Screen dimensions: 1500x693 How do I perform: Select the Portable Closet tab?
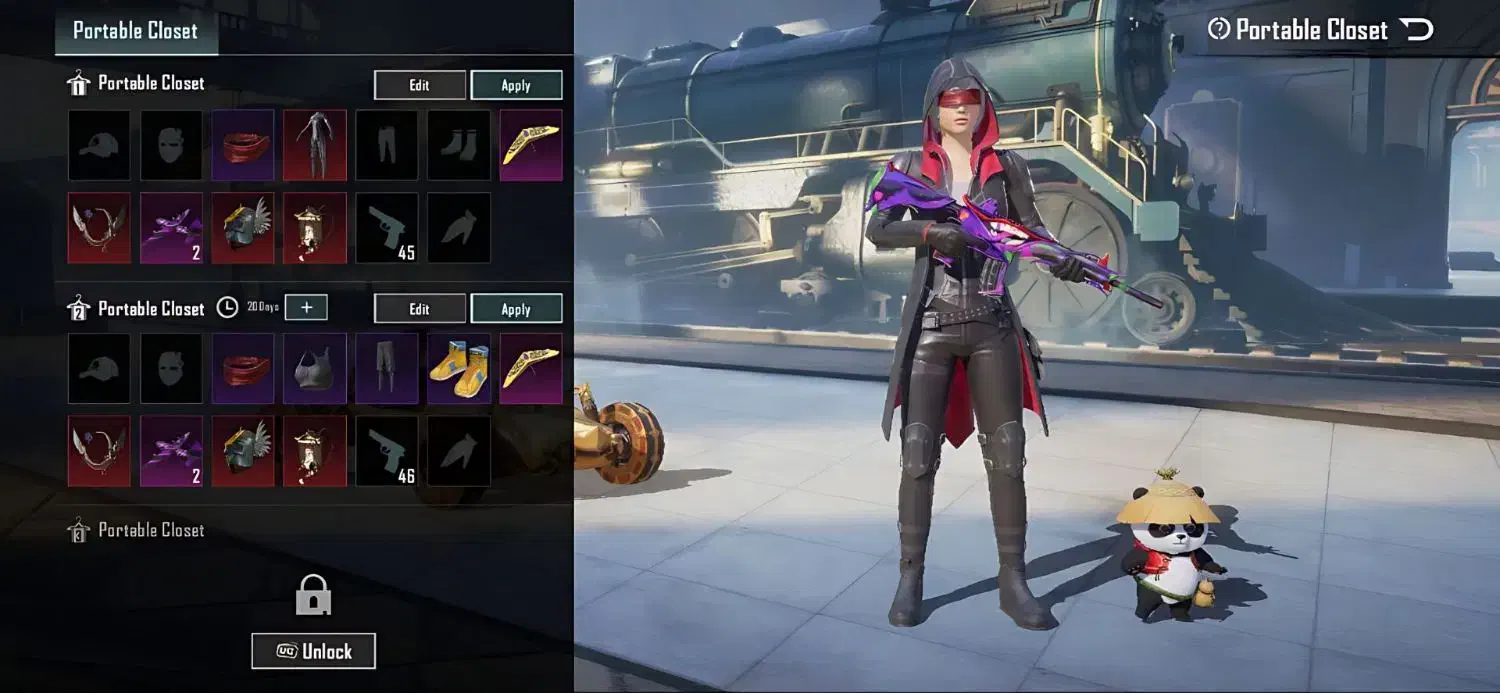[x=136, y=30]
